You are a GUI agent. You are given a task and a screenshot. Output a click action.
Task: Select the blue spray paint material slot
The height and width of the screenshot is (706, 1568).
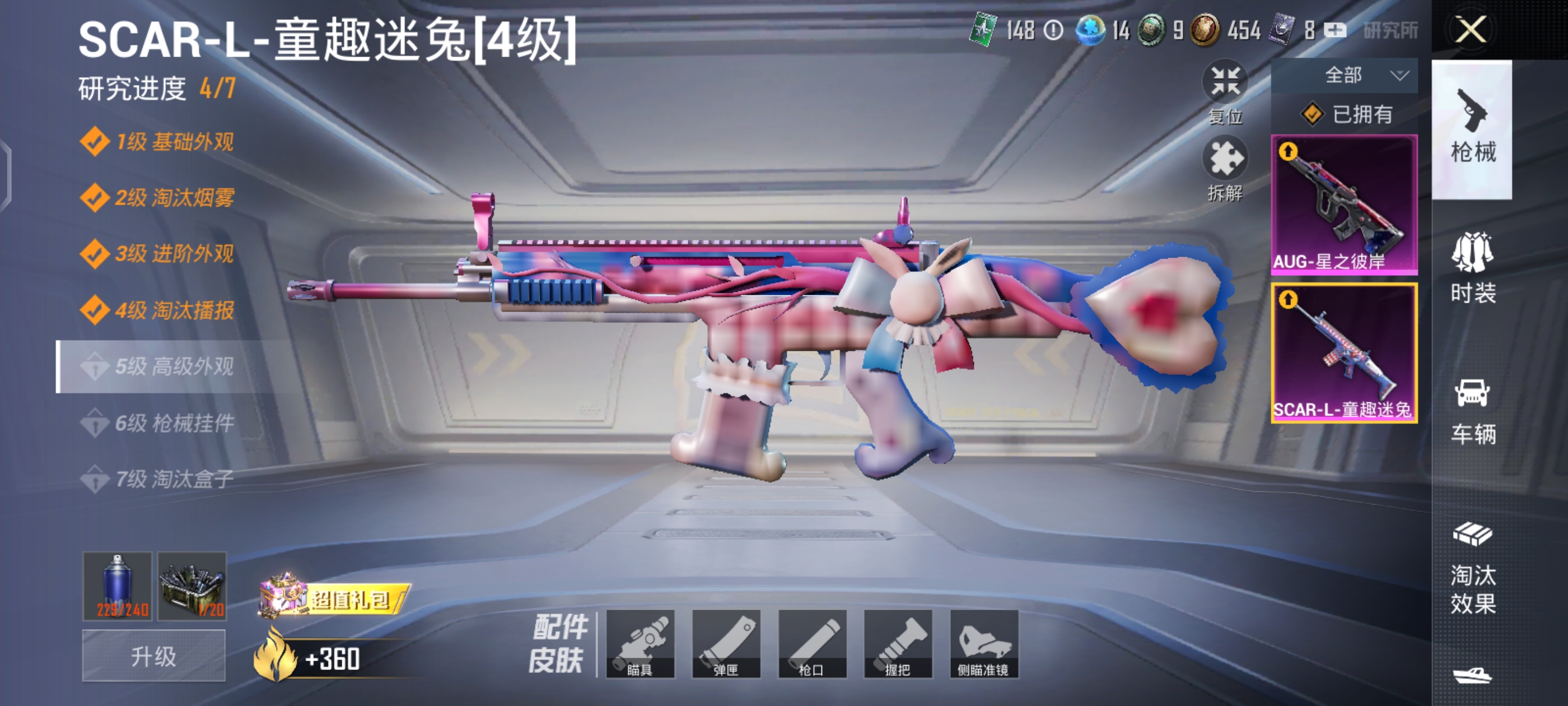click(x=117, y=586)
